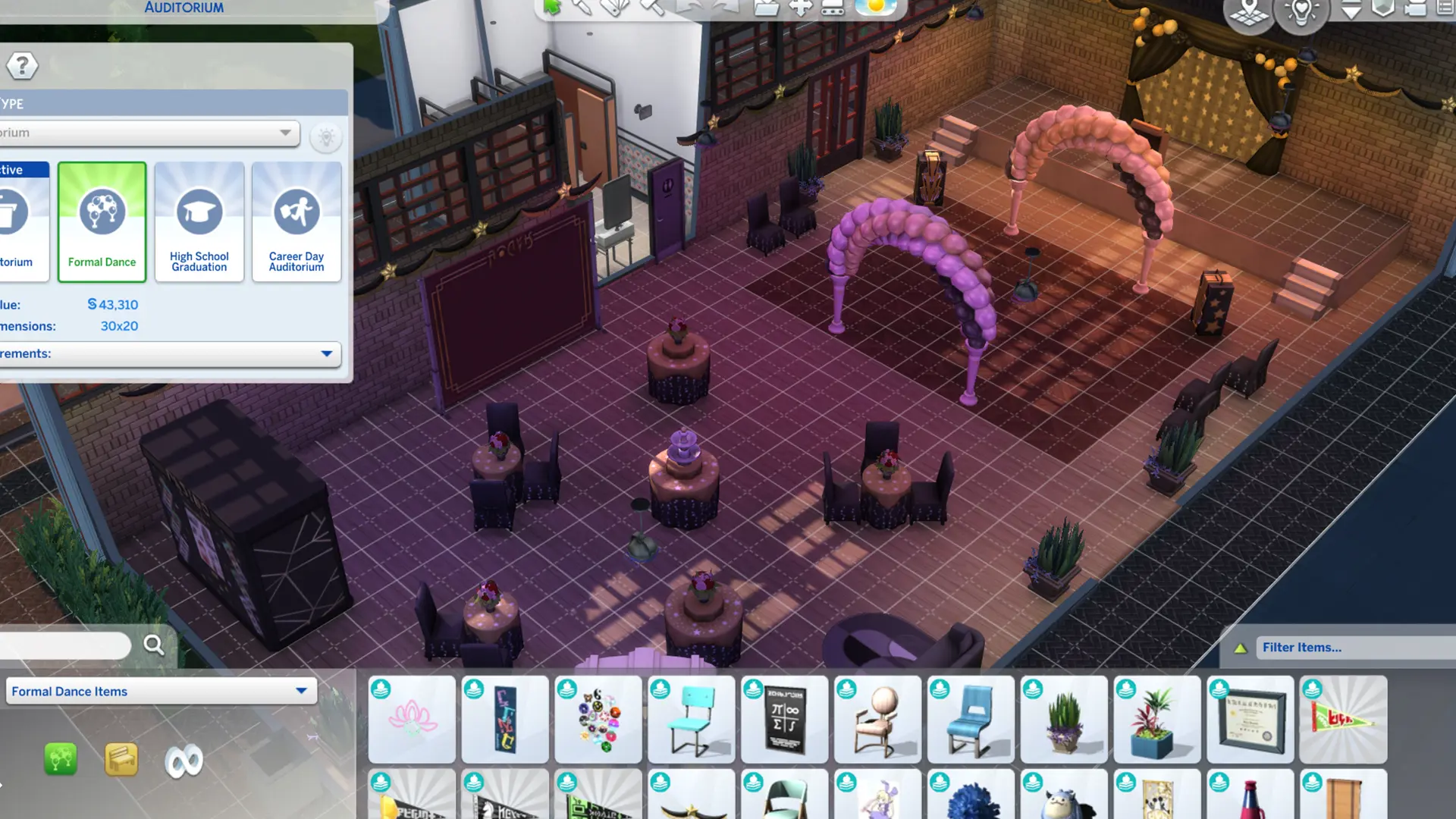1456x819 pixels.
Task: Toggle the light bulb beside venue type
Action: click(326, 136)
